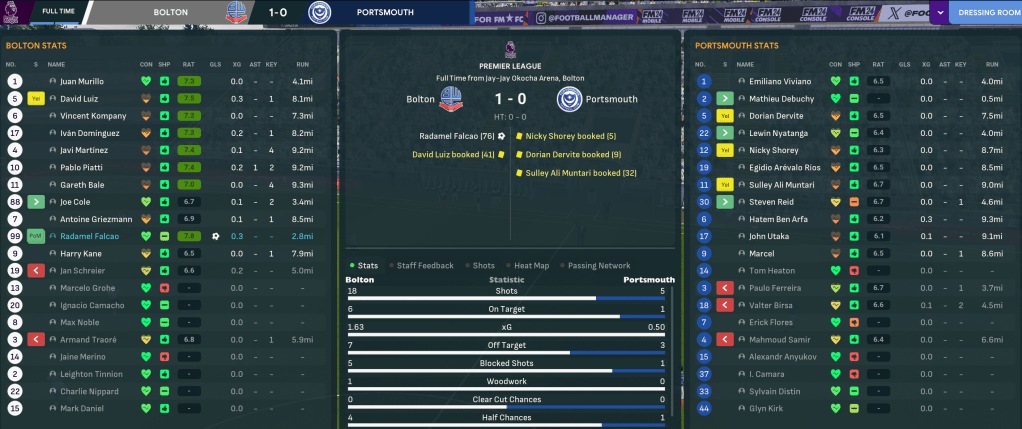Select Harry Kane in the Bolton list

[x=81, y=254]
